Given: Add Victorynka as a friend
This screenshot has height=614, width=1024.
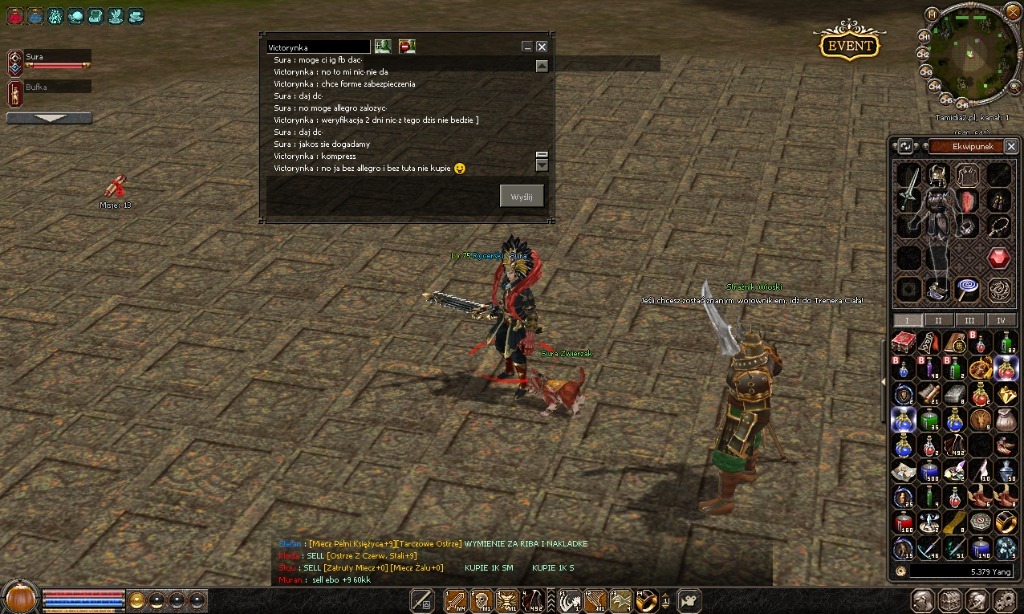Looking at the screenshot, I should click(383, 46).
